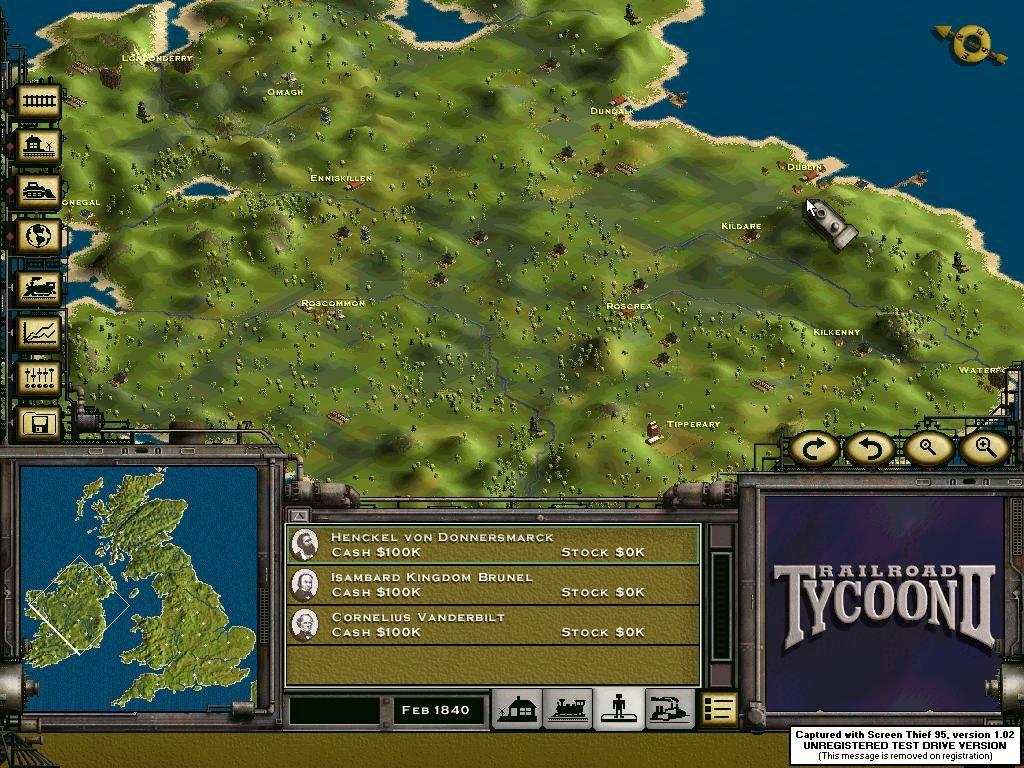Screen dimensions: 1024x768
Task: Rotate the map counter-clockwise
Action: [x=870, y=448]
